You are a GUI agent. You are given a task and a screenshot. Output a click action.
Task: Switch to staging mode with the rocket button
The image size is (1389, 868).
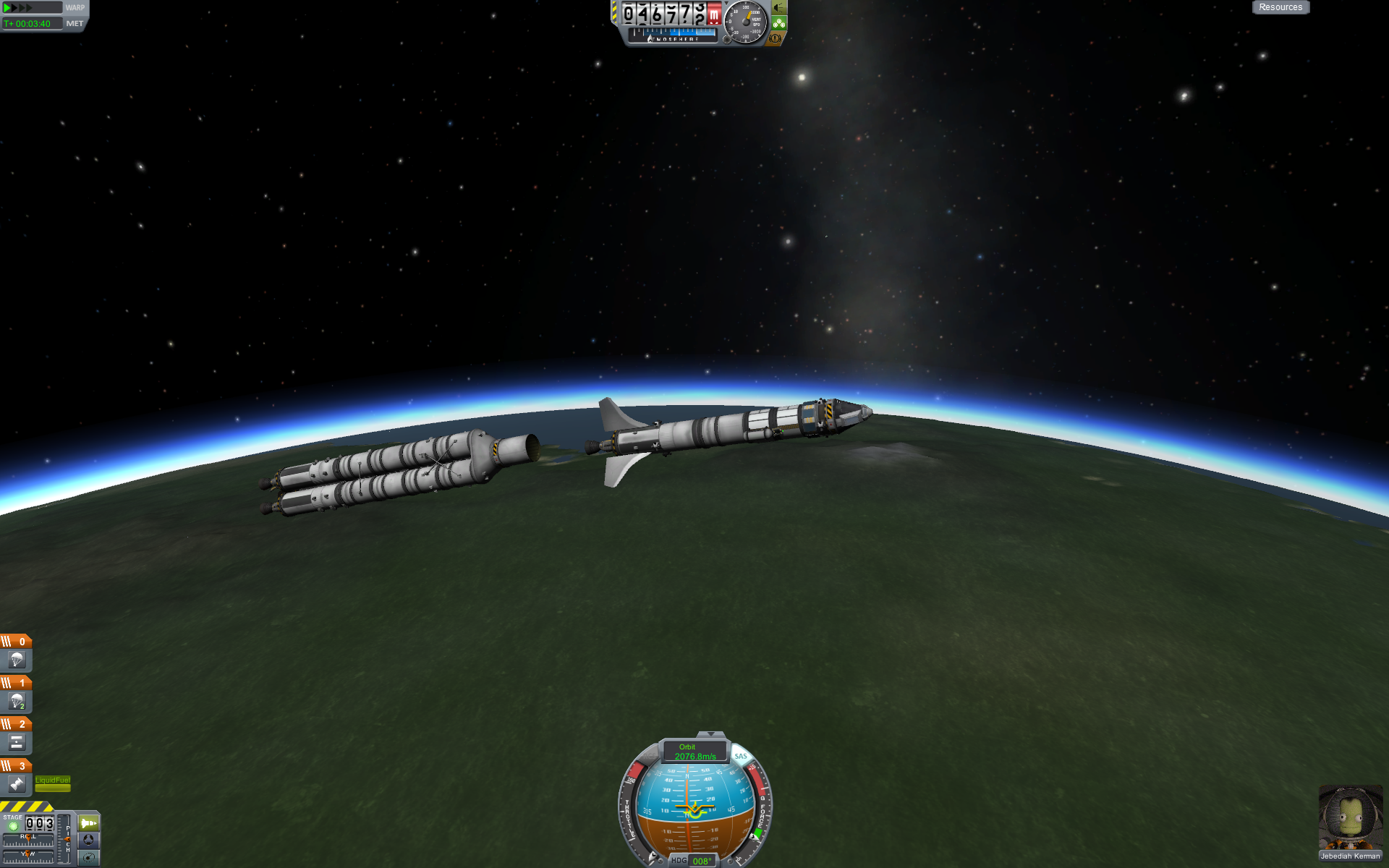88,823
